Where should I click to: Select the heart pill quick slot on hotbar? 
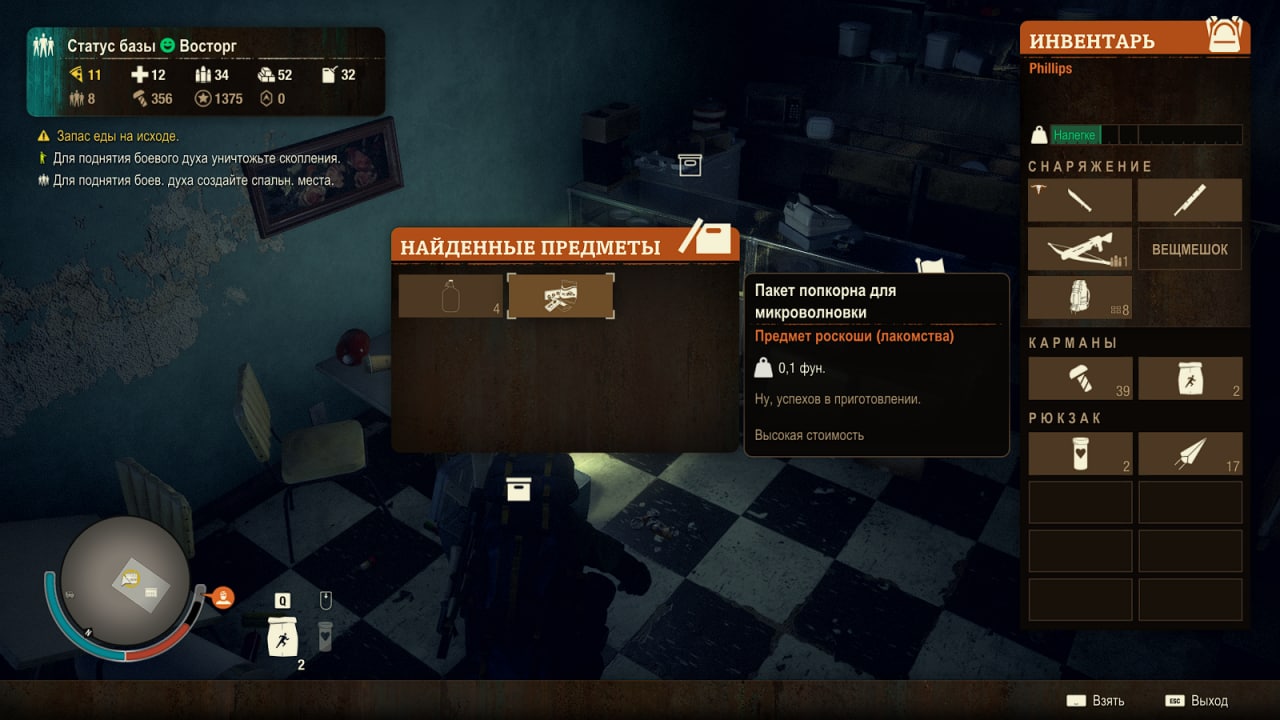[325, 636]
